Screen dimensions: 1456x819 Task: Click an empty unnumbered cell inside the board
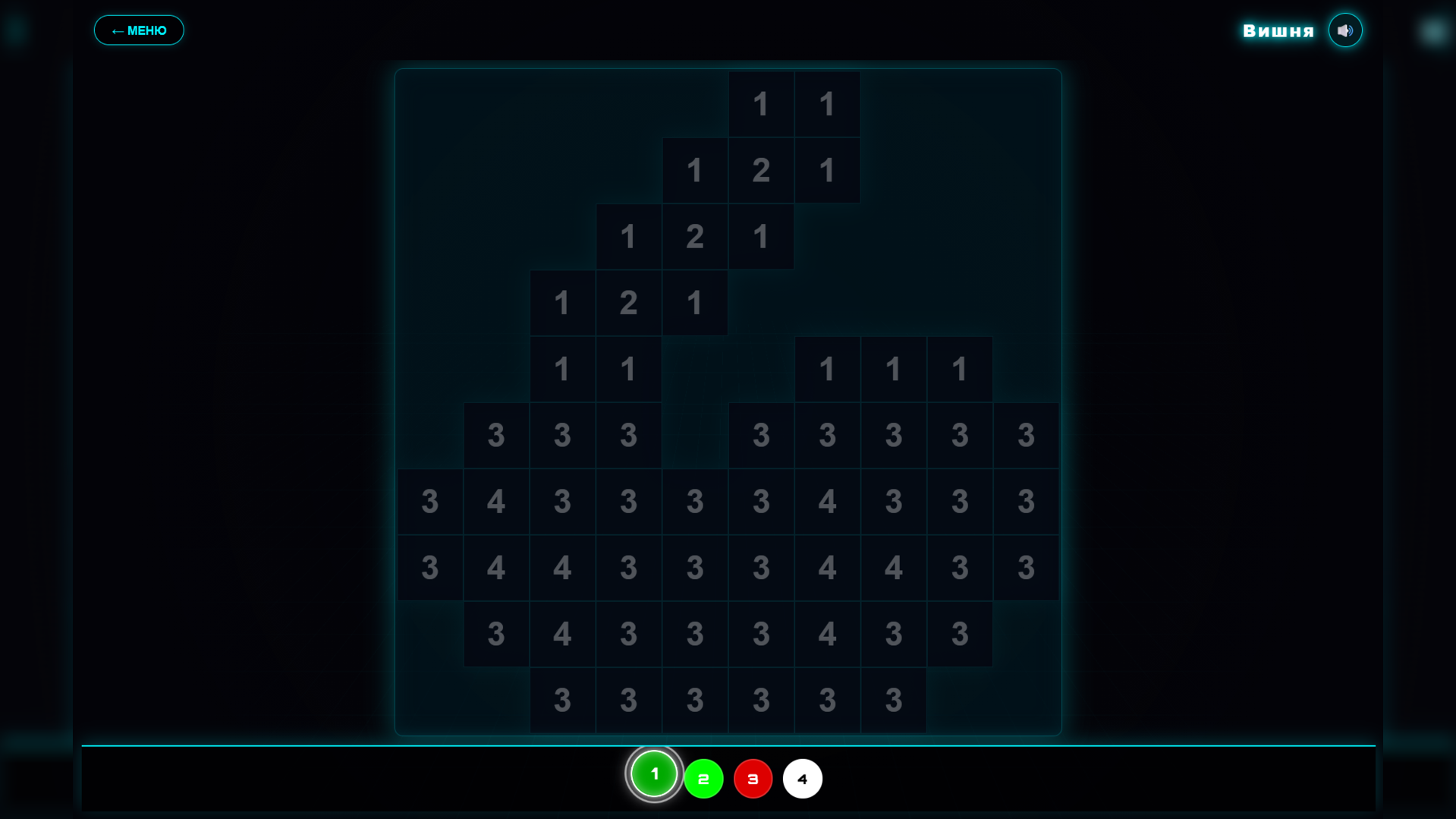click(x=694, y=368)
